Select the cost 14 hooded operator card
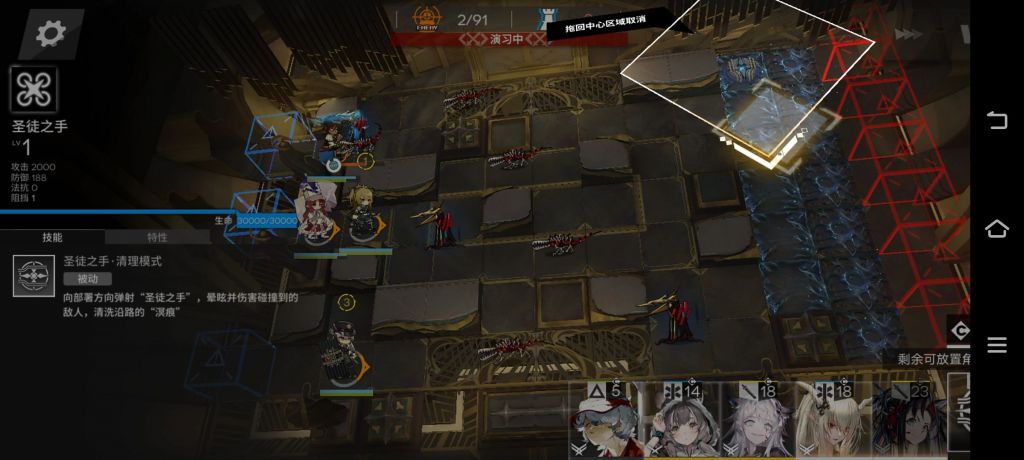Image resolution: width=1024 pixels, height=460 pixels. pyautogui.click(x=680, y=420)
